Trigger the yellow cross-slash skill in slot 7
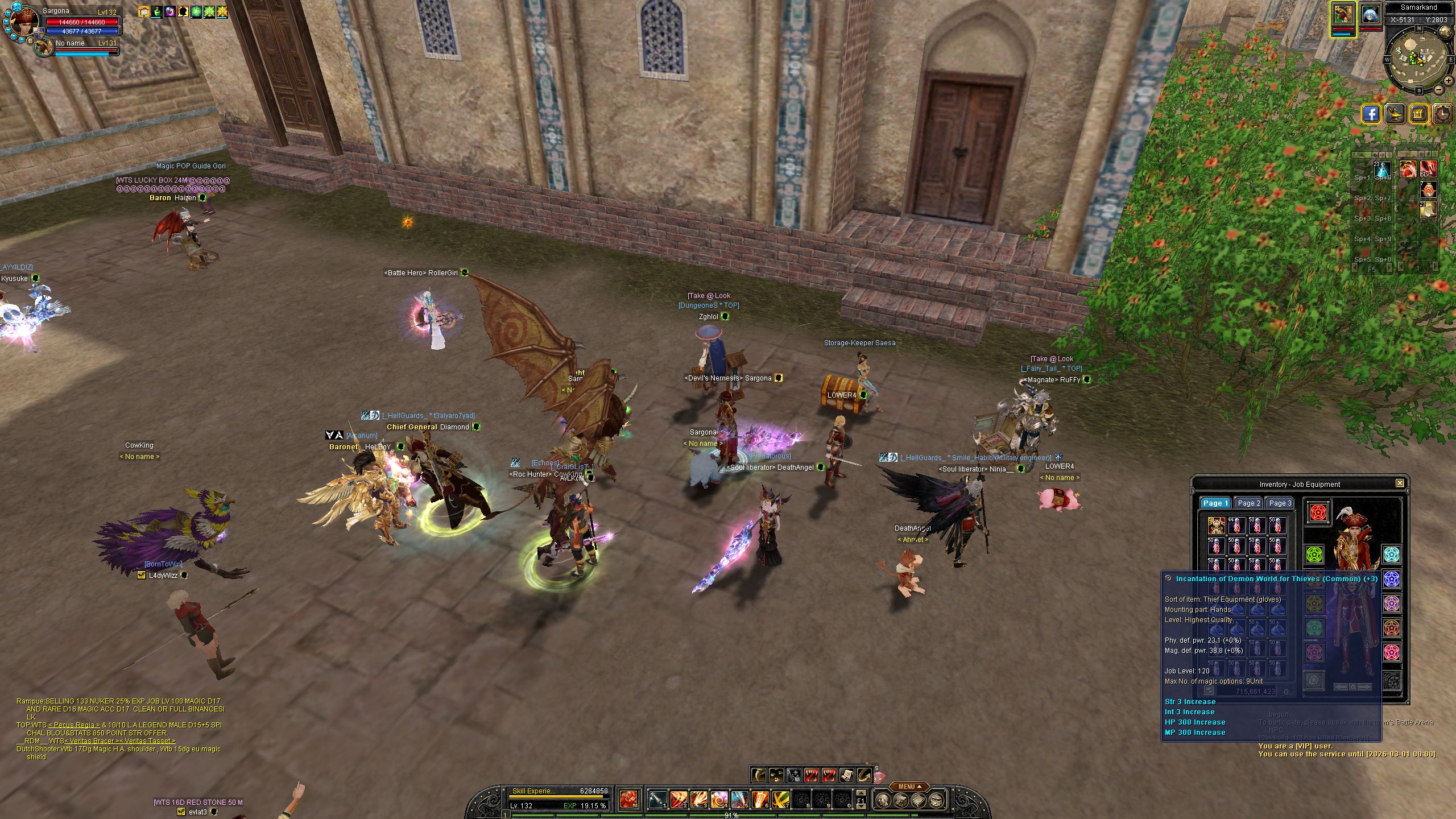The image size is (1456, 819). [780, 800]
